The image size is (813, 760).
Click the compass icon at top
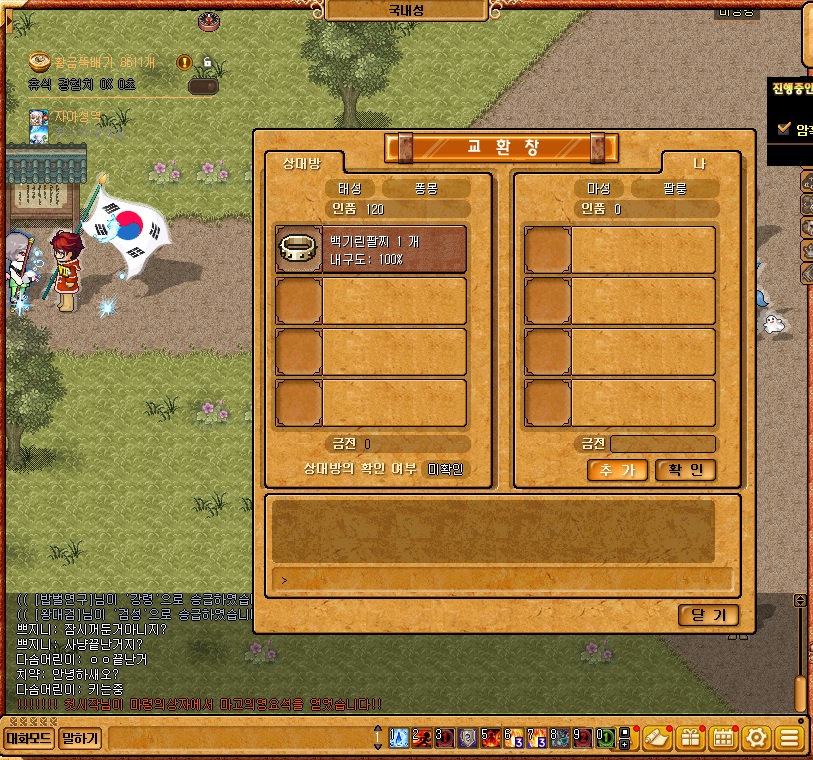coord(210,18)
